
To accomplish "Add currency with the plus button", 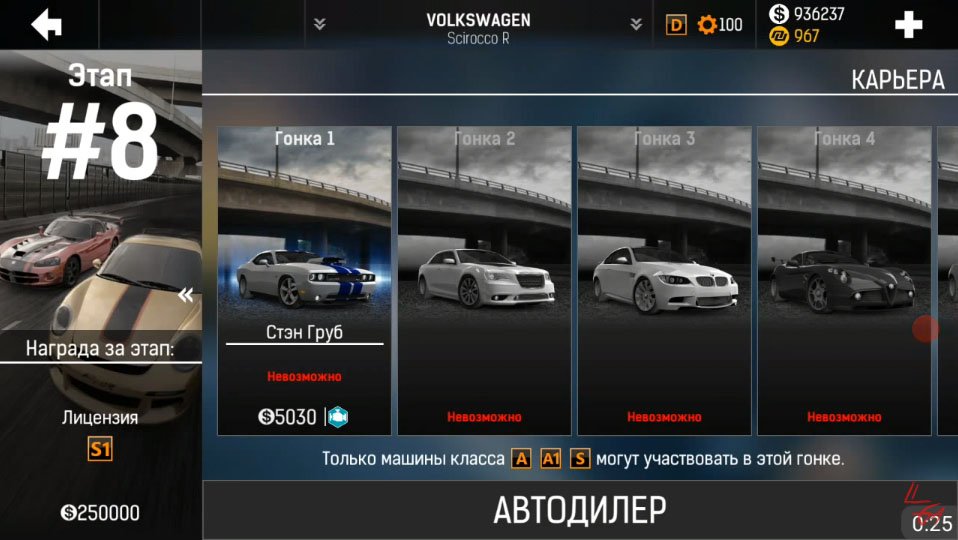I will [x=908, y=25].
